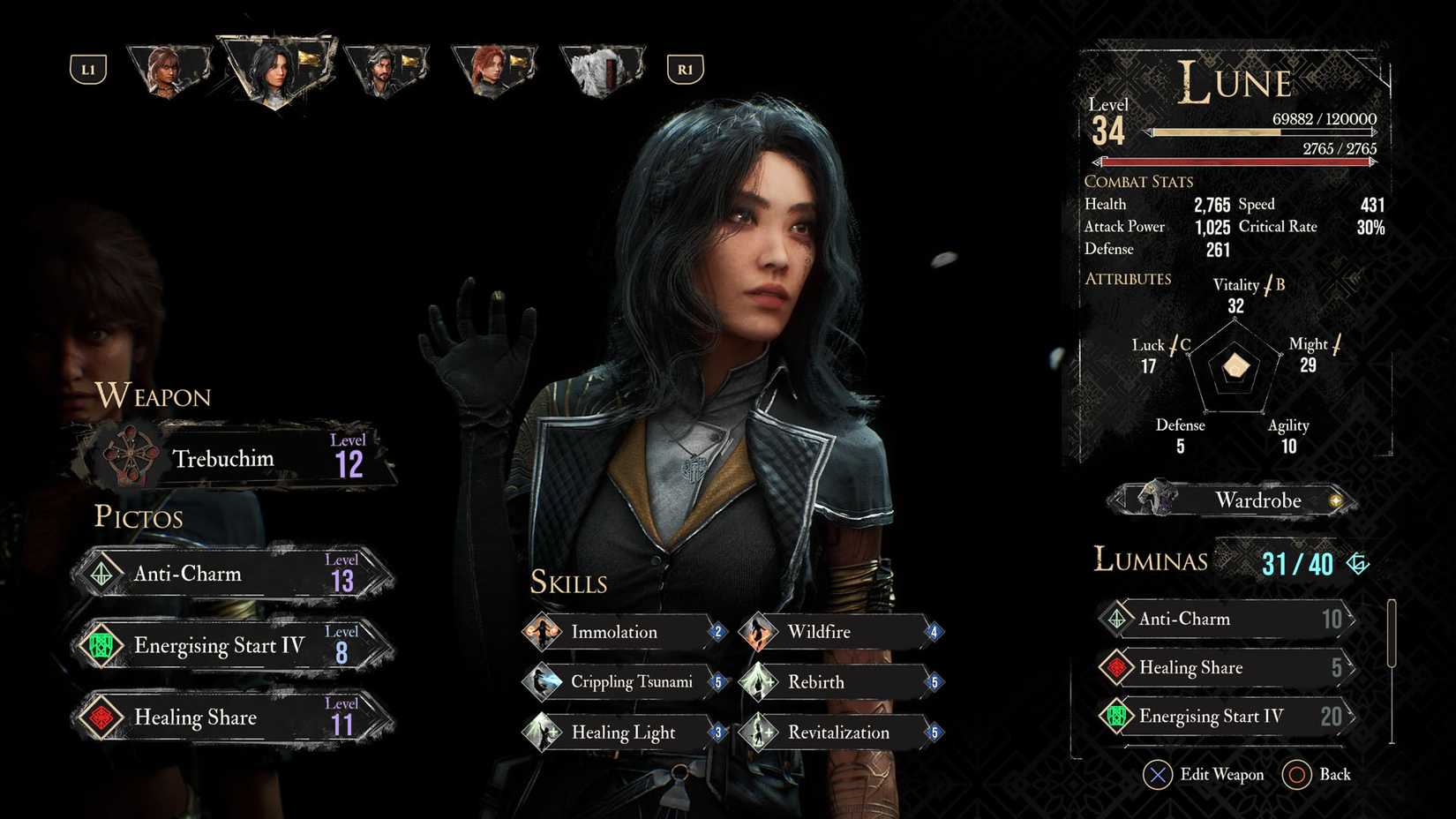Select Anti-Charm in the Luminas list
Viewport: 1456px width, 819px height.
click(1227, 619)
